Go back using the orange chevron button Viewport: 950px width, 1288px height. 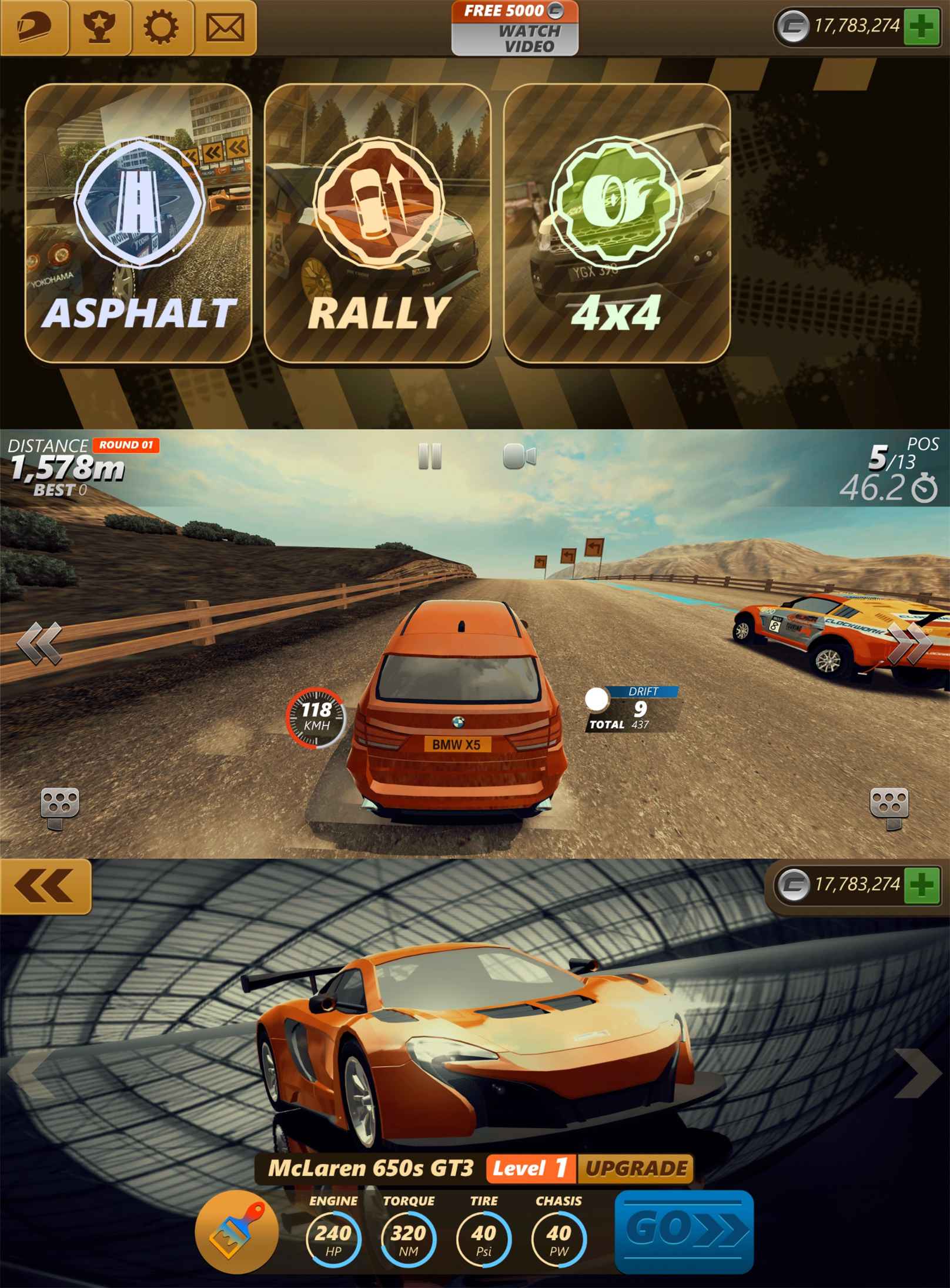(x=45, y=886)
